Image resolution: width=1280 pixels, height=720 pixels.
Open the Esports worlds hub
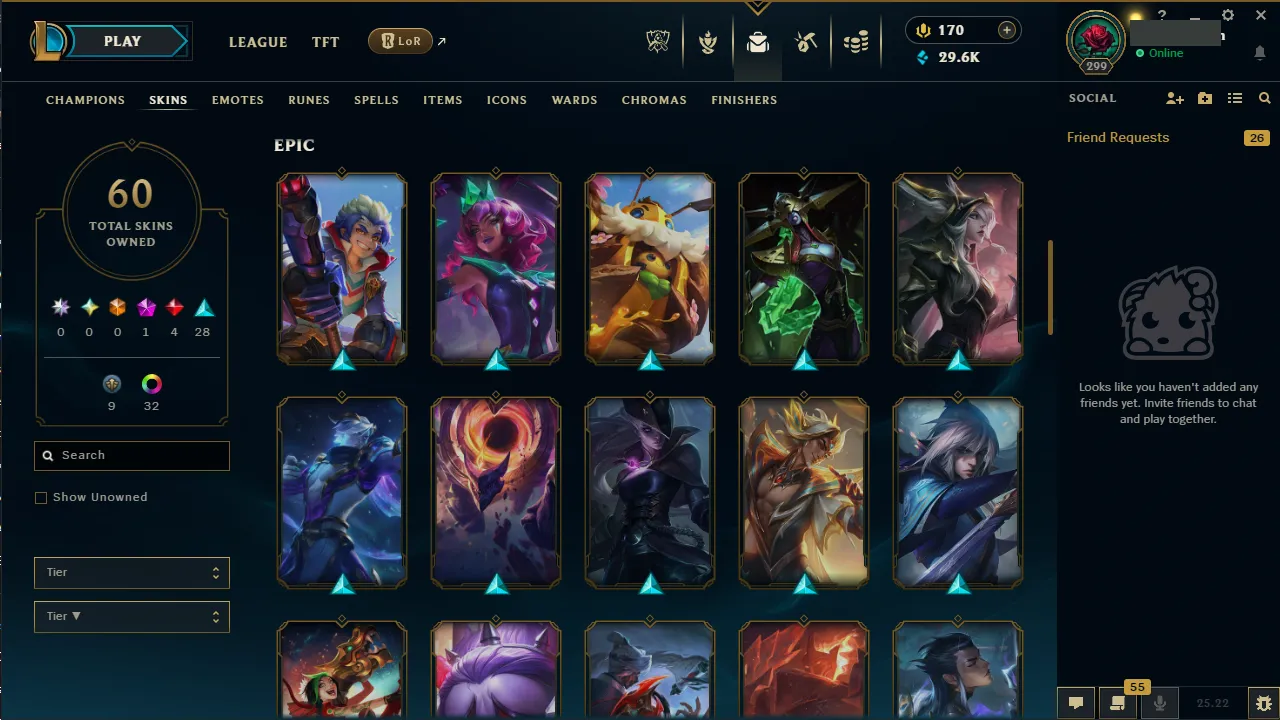[x=658, y=42]
